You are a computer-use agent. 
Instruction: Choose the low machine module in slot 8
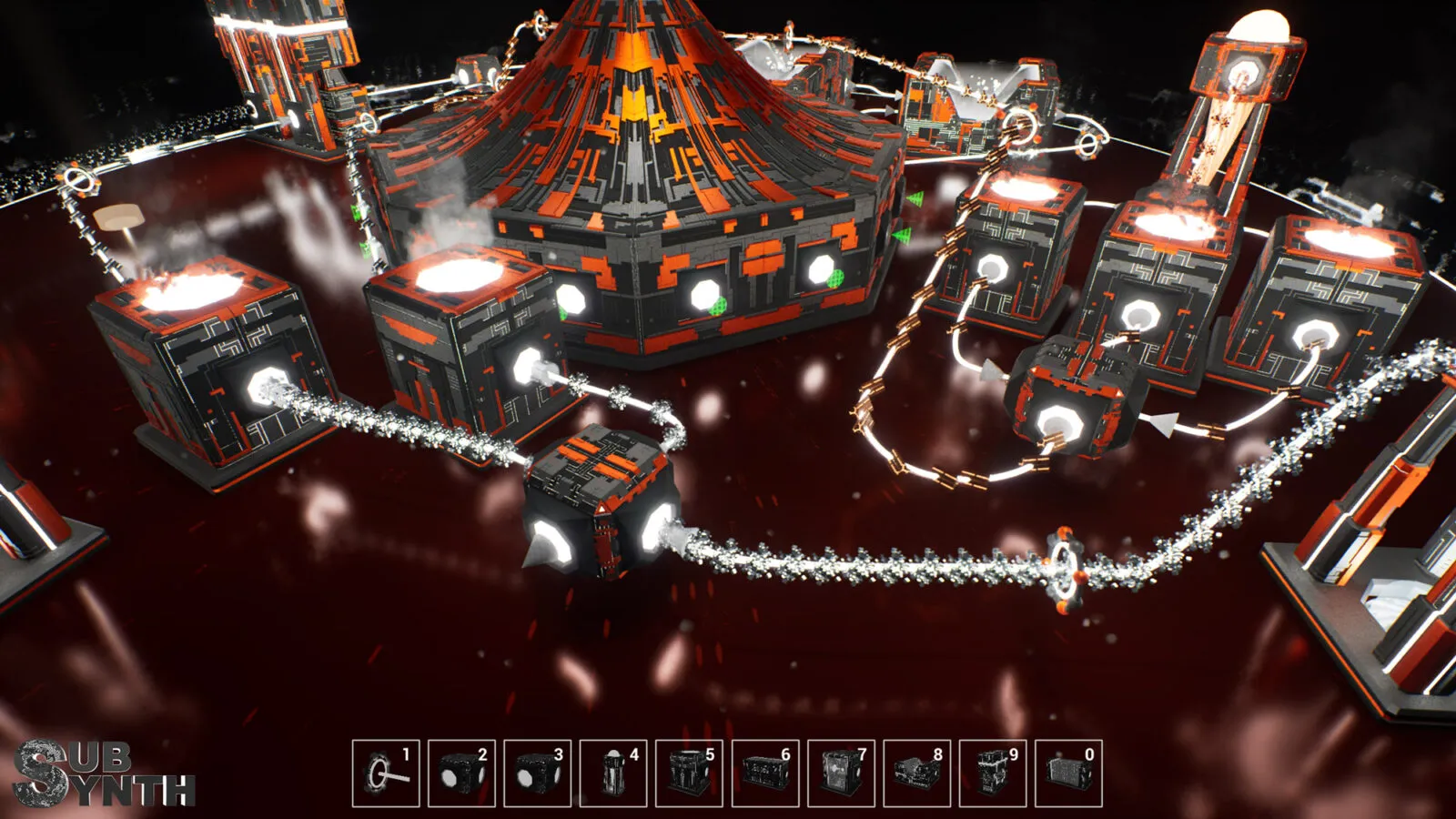click(x=917, y=773)
